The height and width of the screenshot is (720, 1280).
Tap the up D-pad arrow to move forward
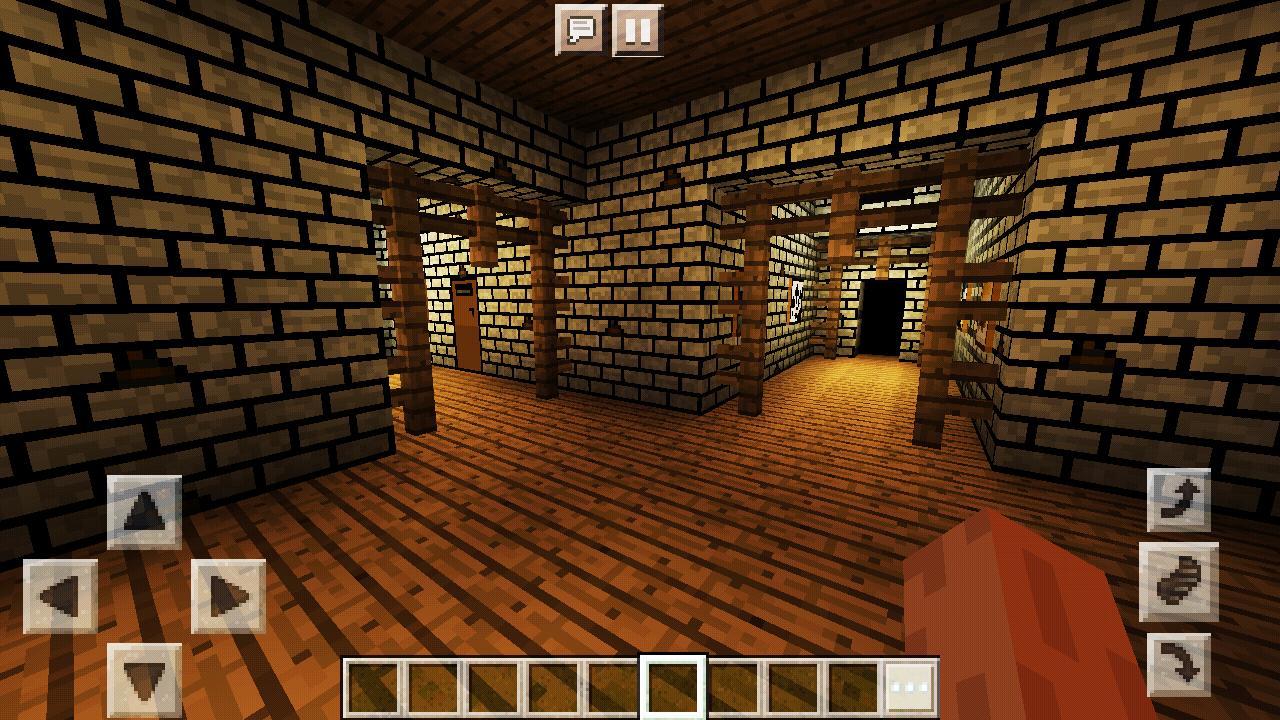[x=143, y=512]
